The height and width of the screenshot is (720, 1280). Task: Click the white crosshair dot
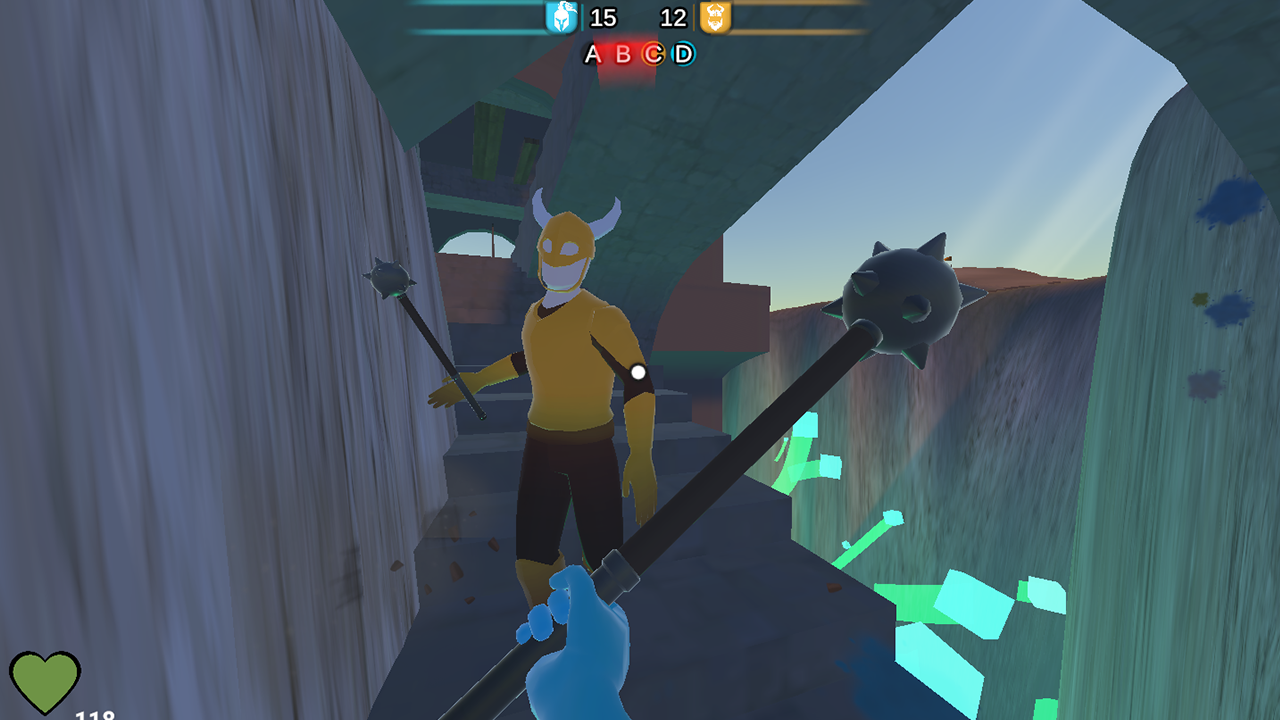click(x=636, y=371)
